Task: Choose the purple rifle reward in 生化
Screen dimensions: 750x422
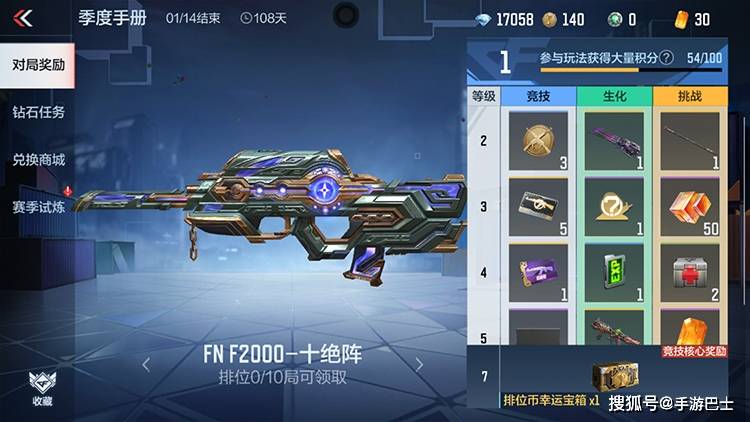Action: point(613,141)
